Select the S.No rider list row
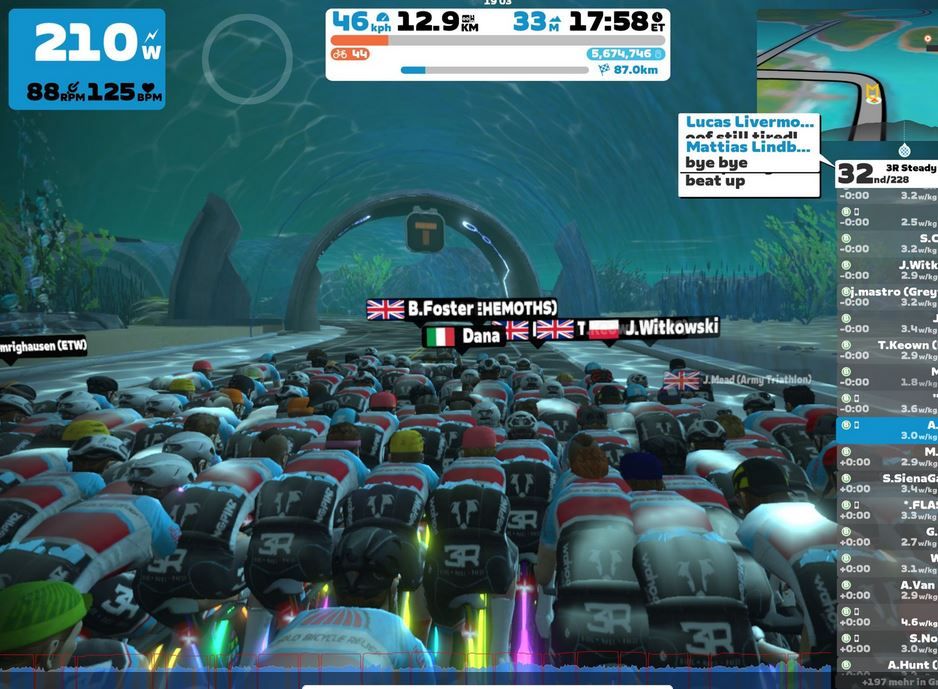This screenshot has height=689, width=938. (x=887, y=644)
